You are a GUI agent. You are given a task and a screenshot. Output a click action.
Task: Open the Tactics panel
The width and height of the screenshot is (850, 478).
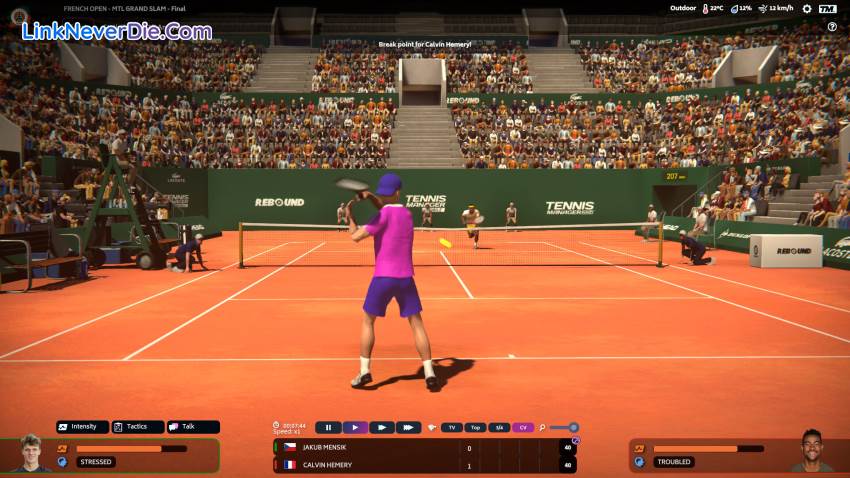[x=137, y=427]
